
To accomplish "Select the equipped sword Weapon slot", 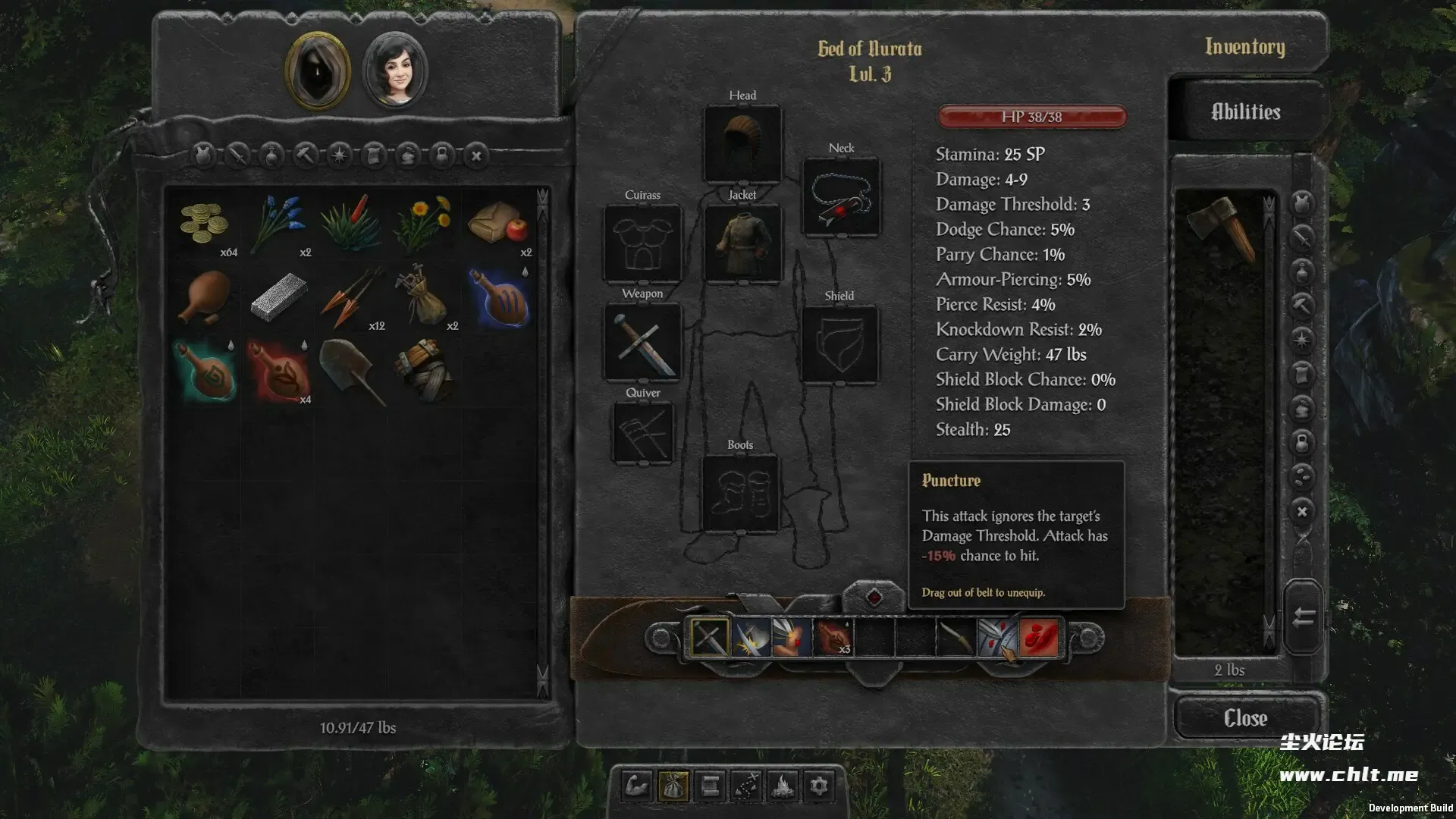I will click(642, 342).
